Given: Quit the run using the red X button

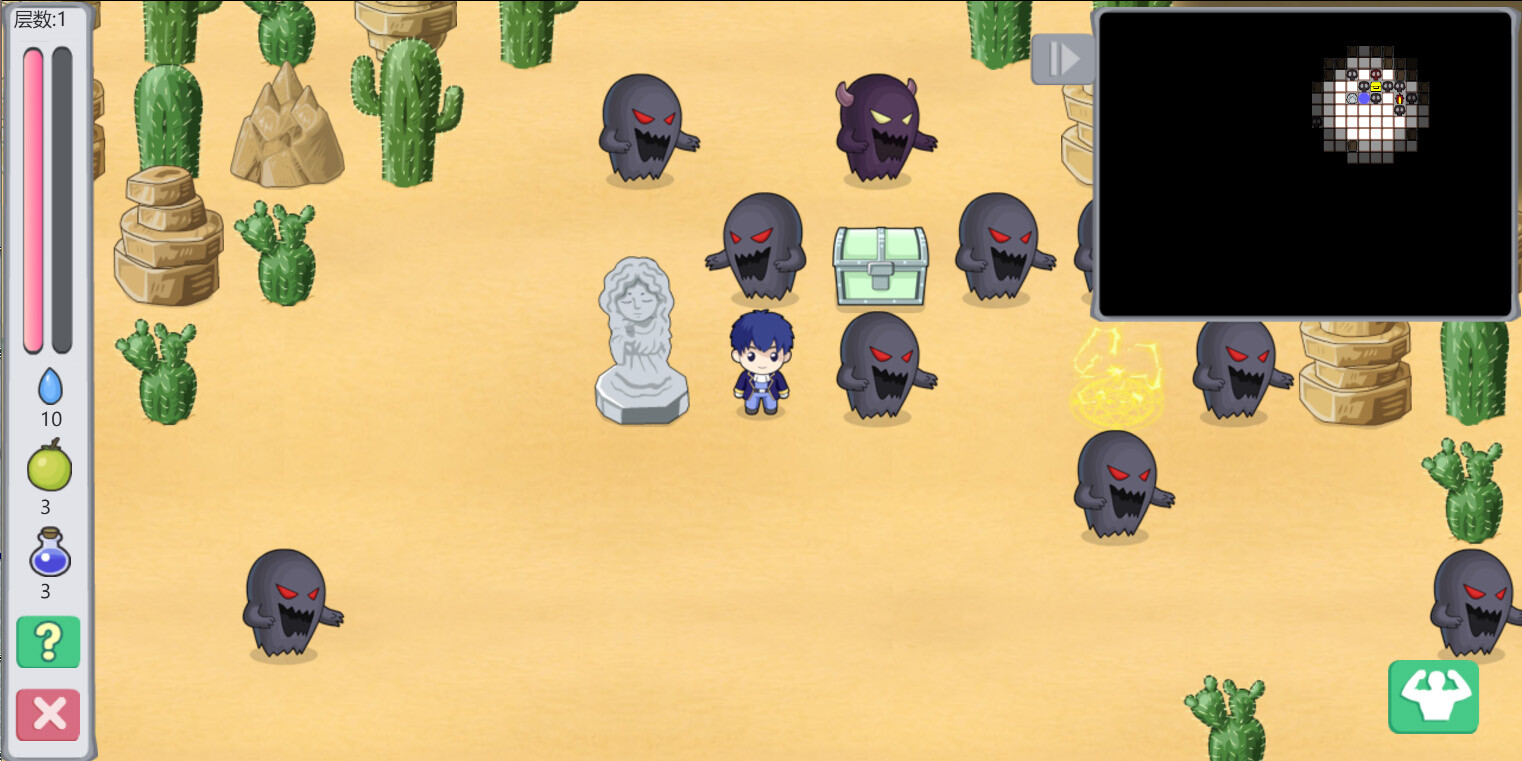Looking at the screenshot, I should point(47,714).
